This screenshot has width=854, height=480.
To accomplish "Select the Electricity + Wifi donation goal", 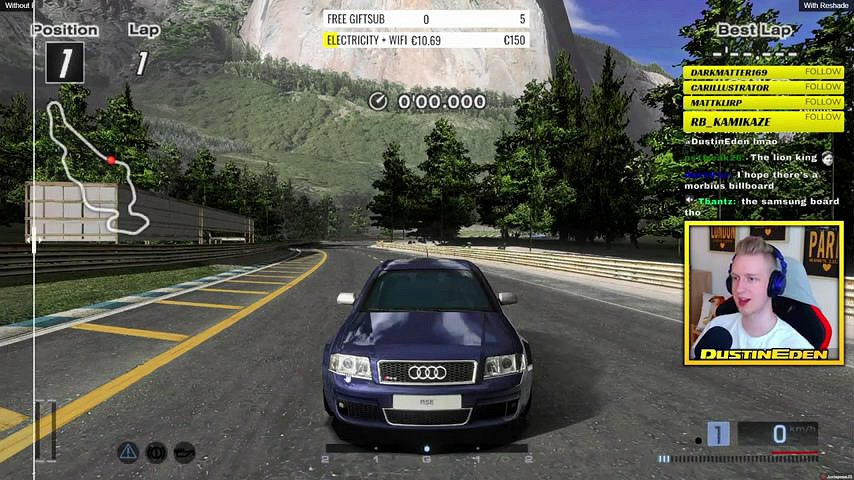I will 426,40.
